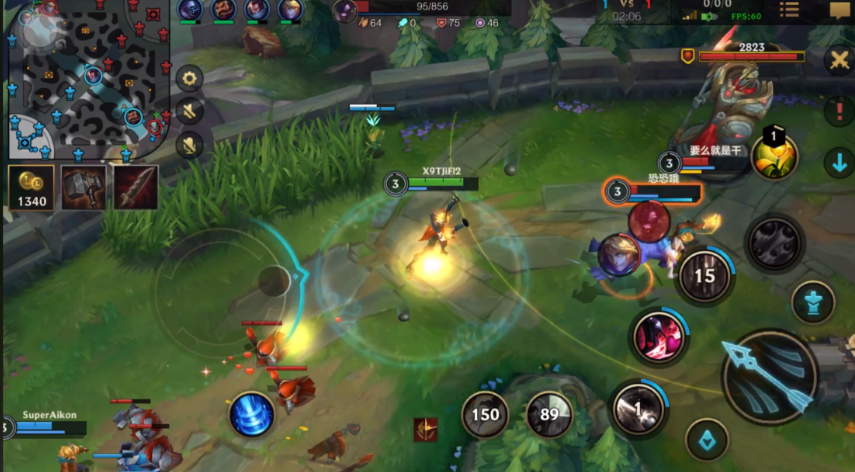Target turrets with the tower icon button
855x472 pixels.
pyautogui.click(x=812, y=302)
